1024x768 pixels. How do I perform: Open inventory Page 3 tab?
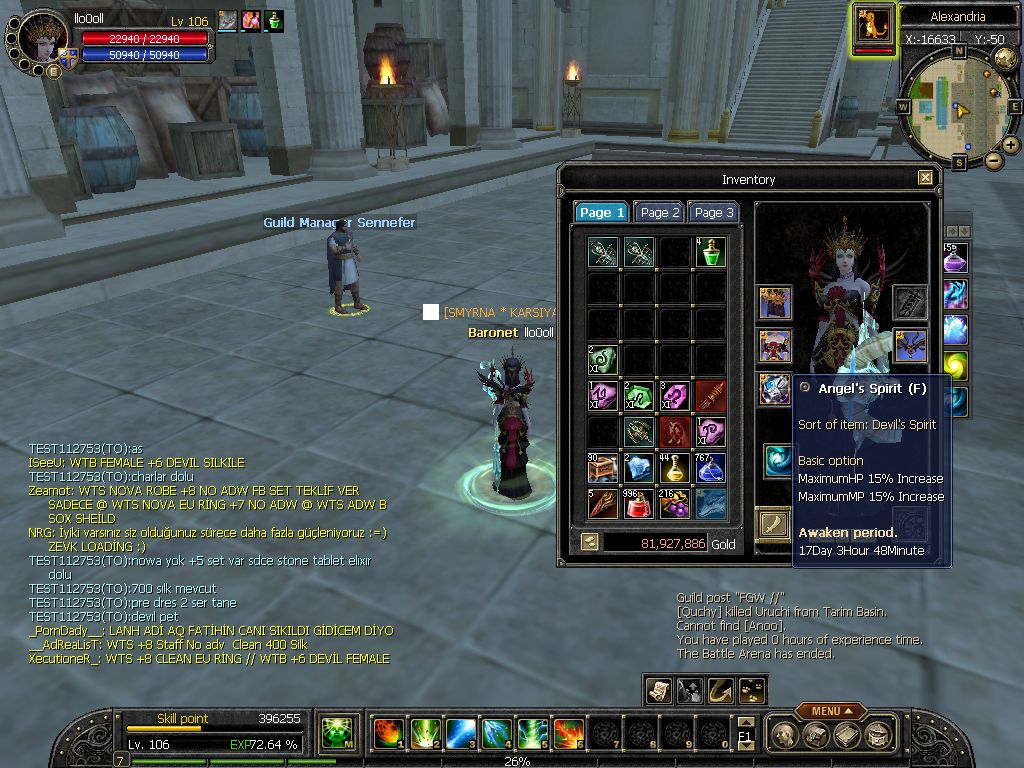coord(714,212)
